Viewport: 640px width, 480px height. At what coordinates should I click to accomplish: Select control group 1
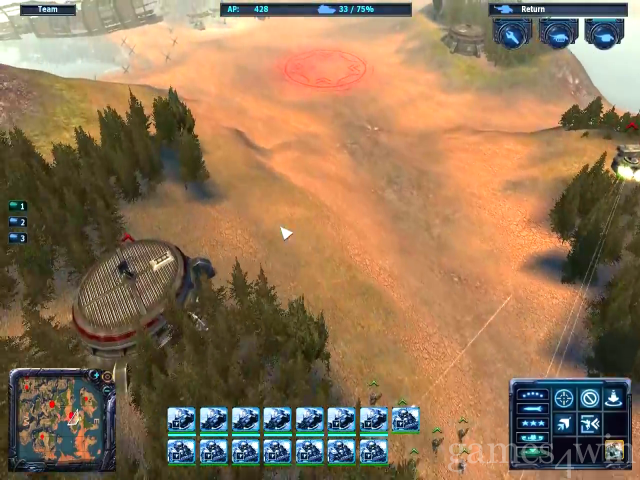(17, 206)
